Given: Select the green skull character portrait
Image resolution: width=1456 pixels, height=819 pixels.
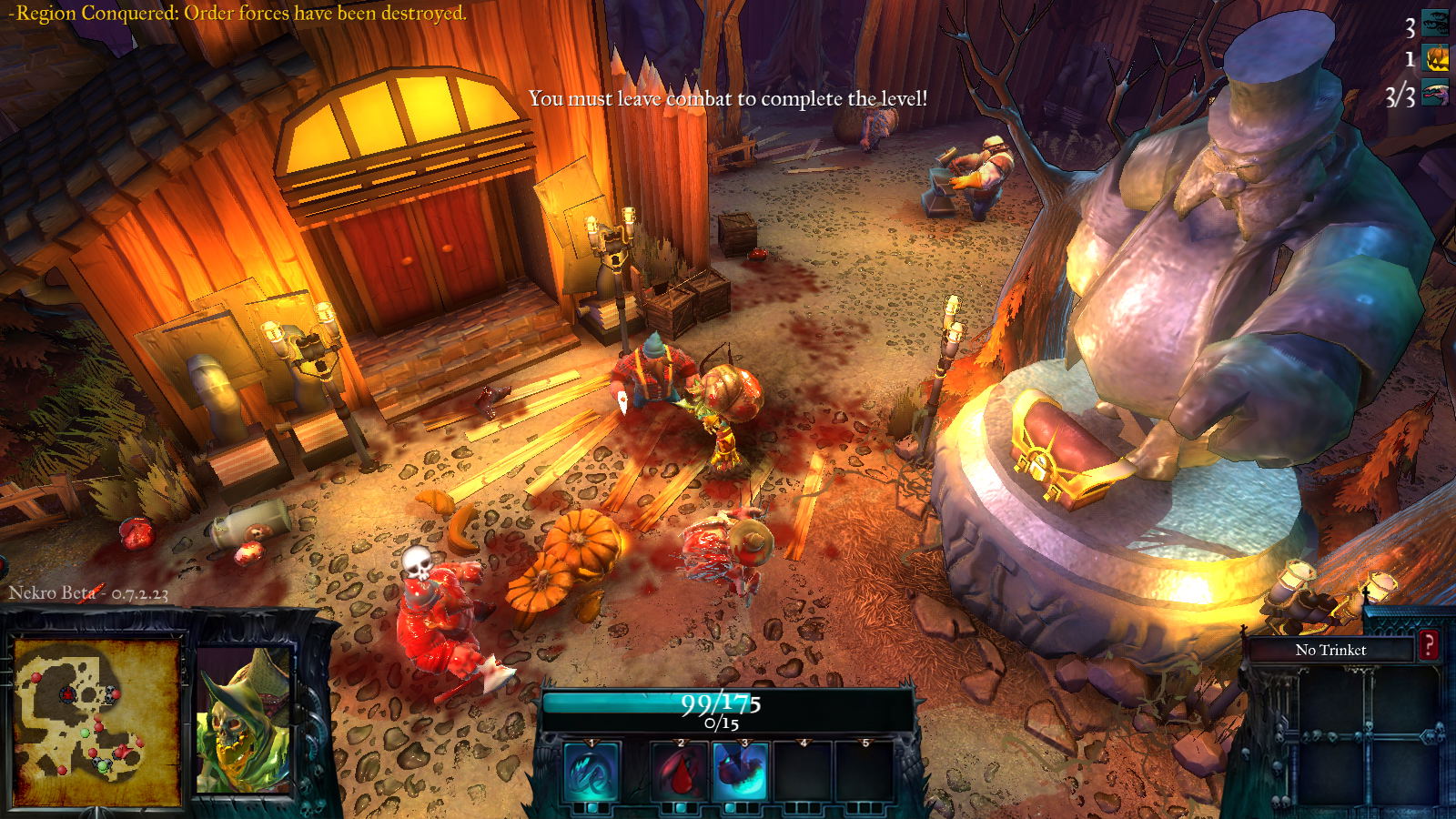Looking at the screenshot, I should tap(244, 721).
